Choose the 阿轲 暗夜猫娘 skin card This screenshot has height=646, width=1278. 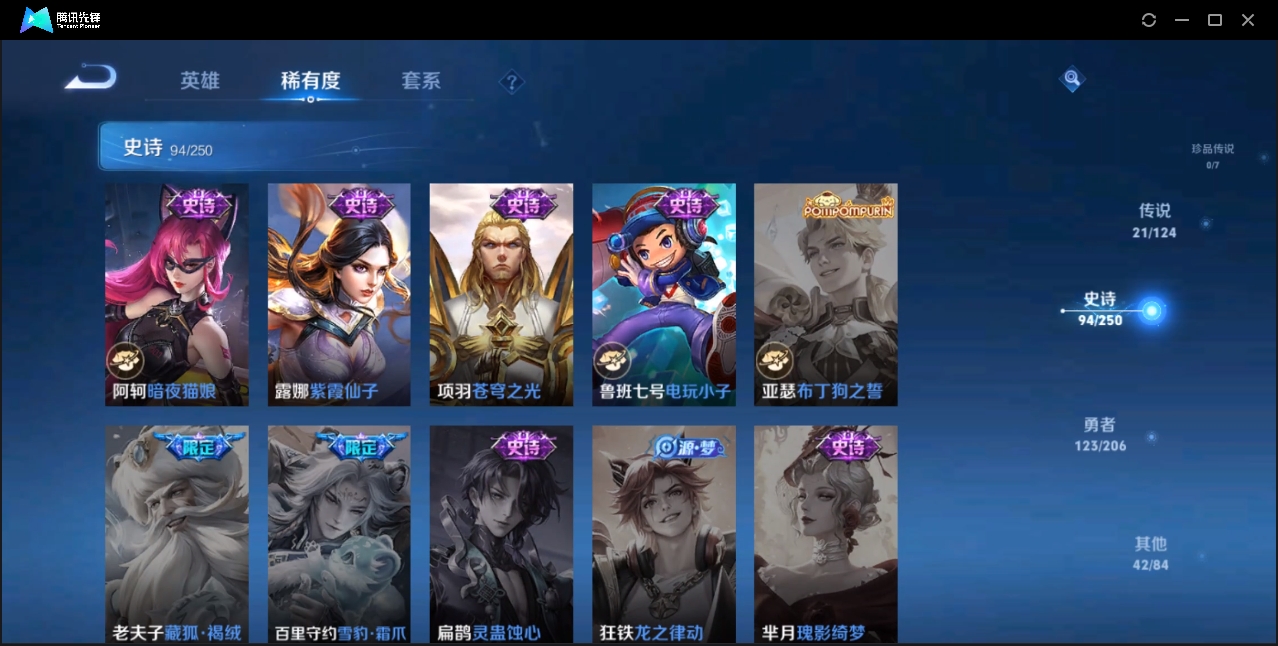(177, 294)
